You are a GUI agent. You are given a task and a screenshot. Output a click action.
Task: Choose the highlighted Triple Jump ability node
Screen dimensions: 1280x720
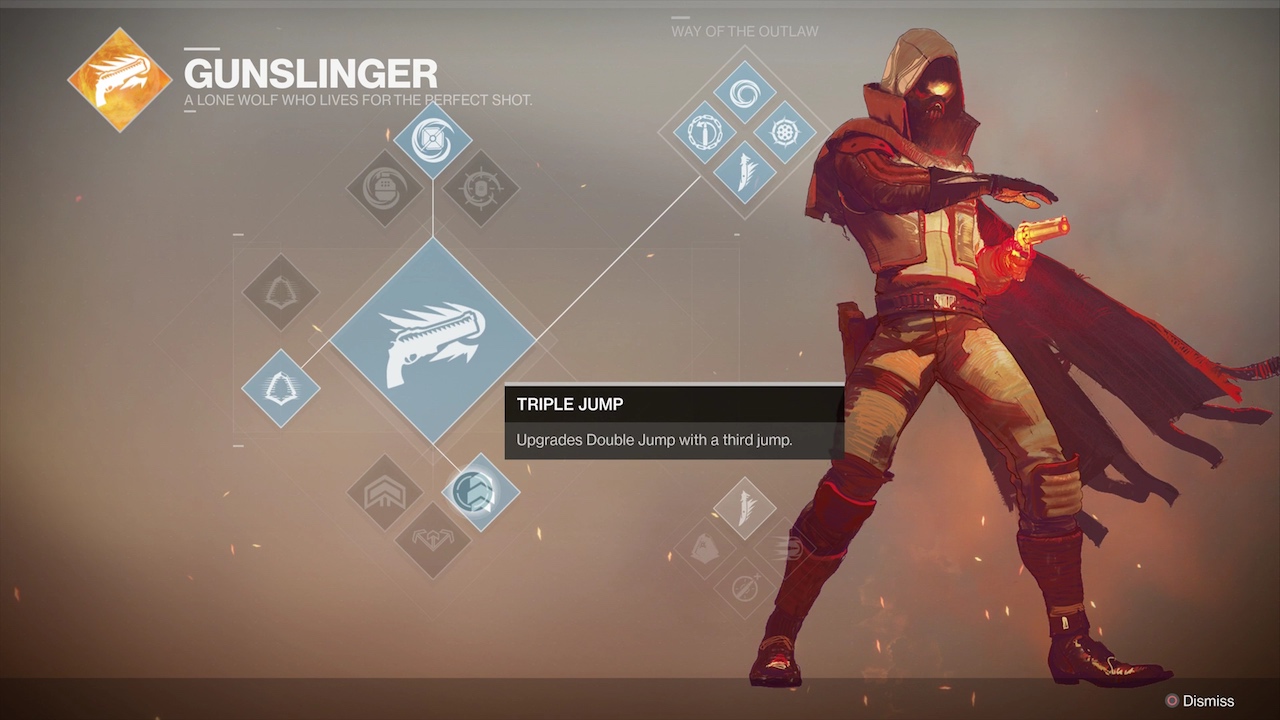click(x=480, y=491)
